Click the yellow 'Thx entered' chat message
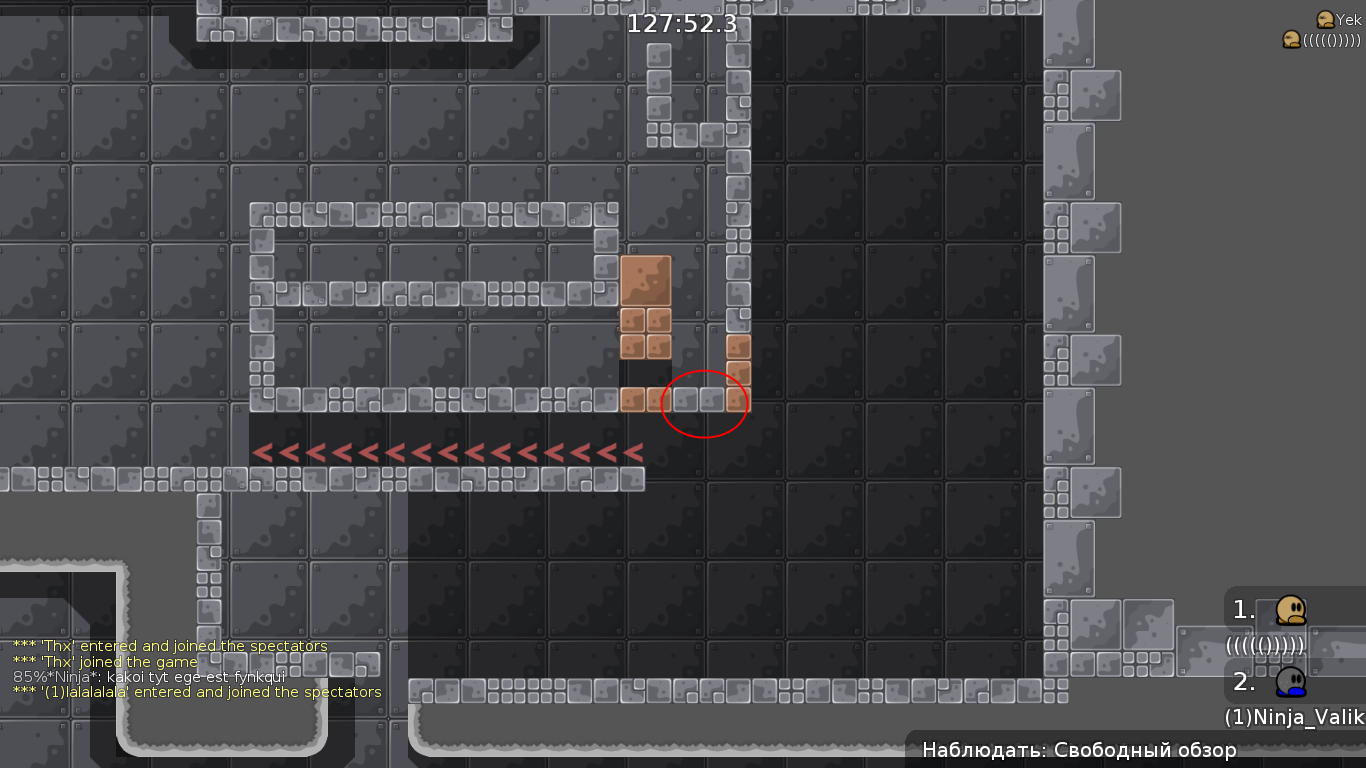Viewport: 1366px width, 768px height. tap(170, 645)
